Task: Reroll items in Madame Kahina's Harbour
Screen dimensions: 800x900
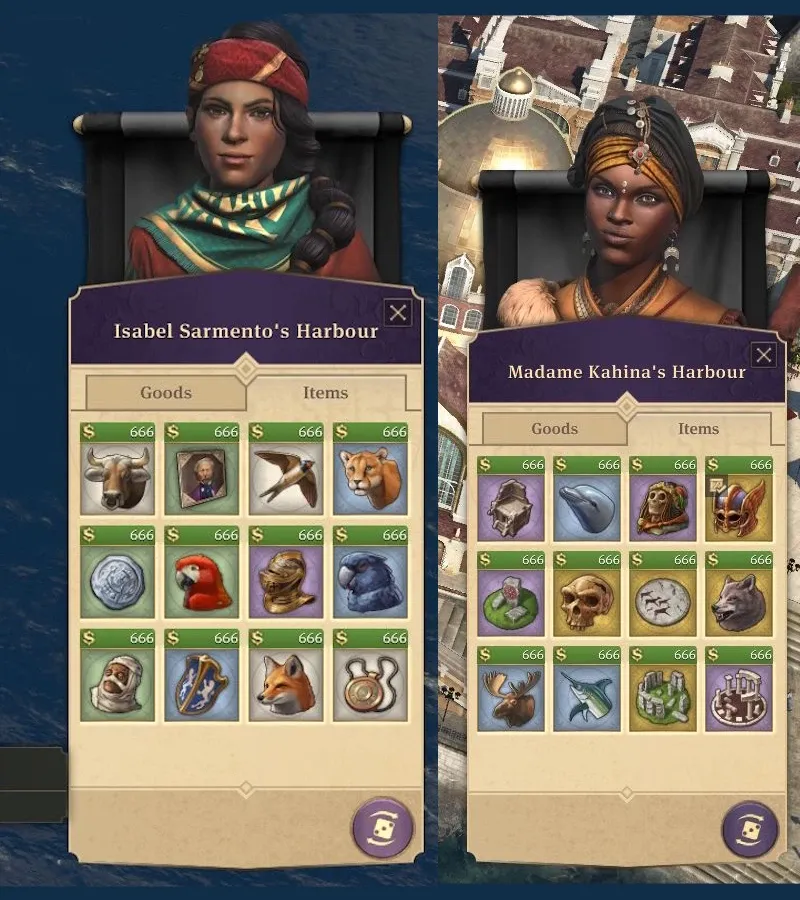Action: [750, 830]
